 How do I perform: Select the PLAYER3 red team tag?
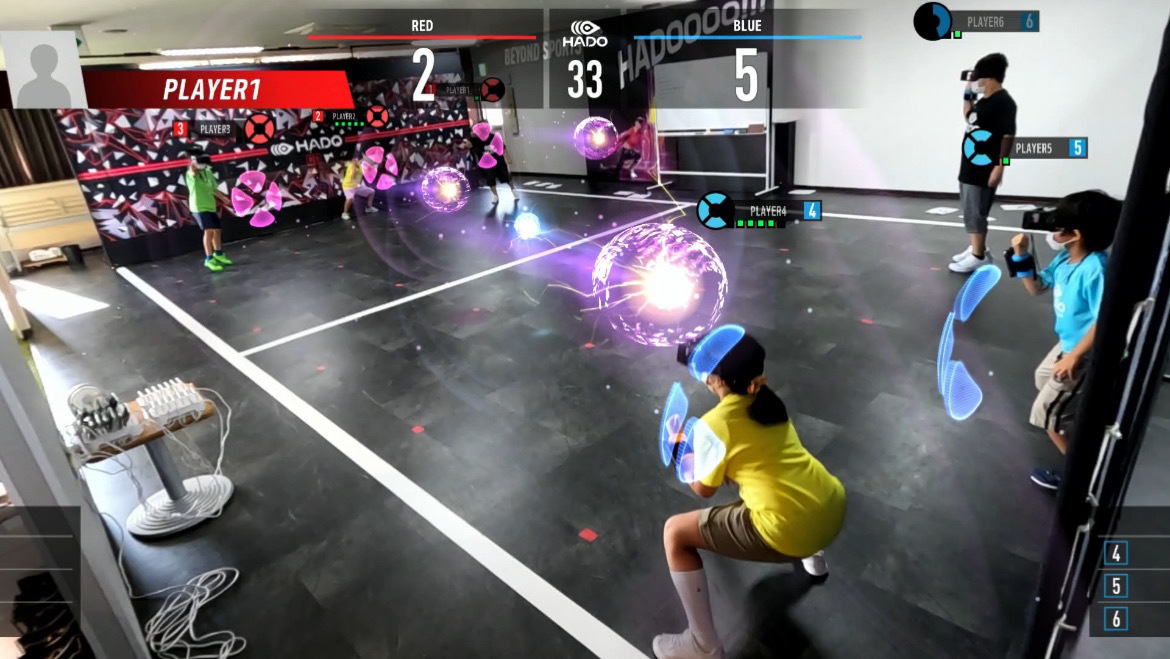[214, 129]
